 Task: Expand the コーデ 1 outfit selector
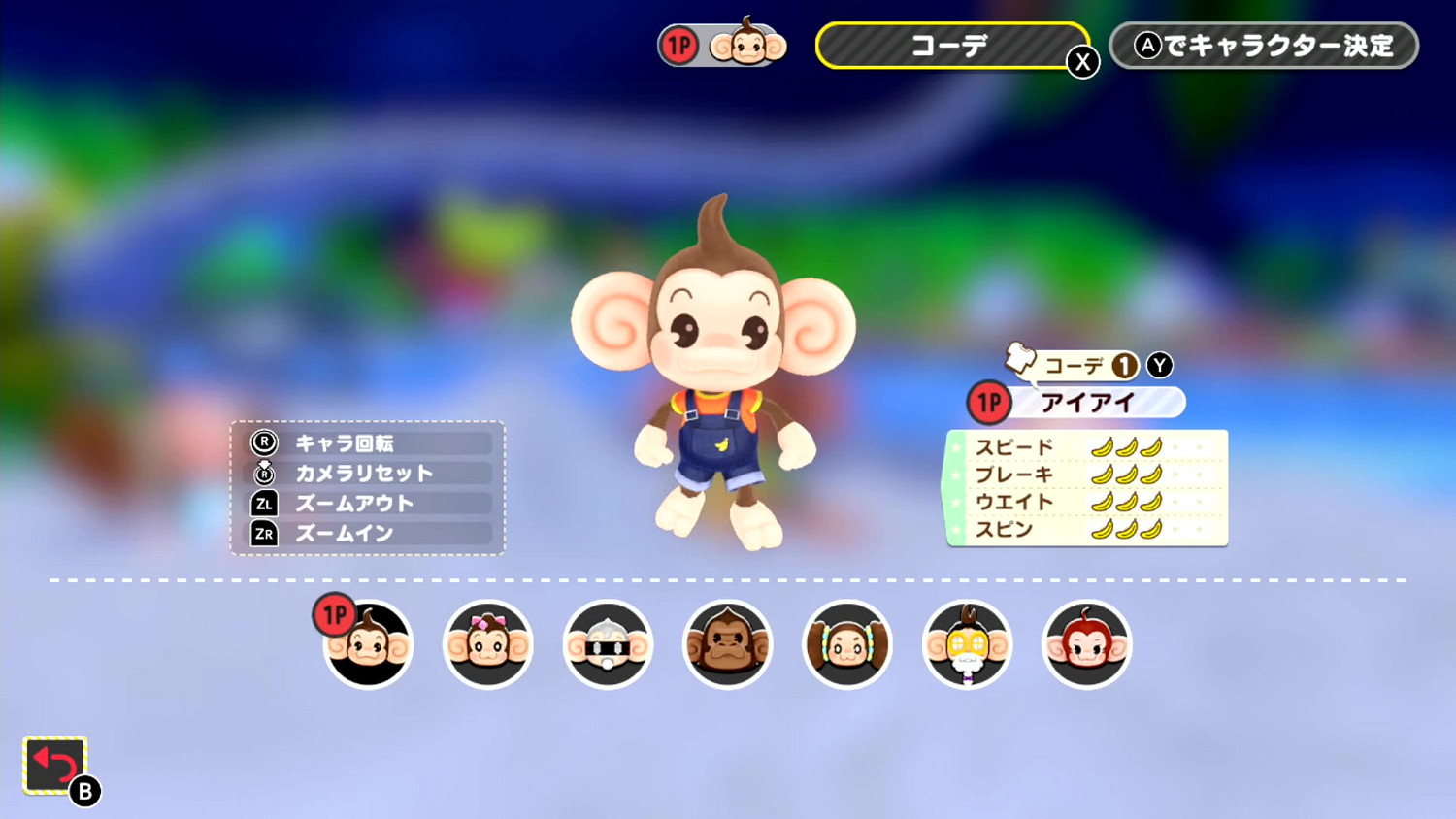[1087, 366]
